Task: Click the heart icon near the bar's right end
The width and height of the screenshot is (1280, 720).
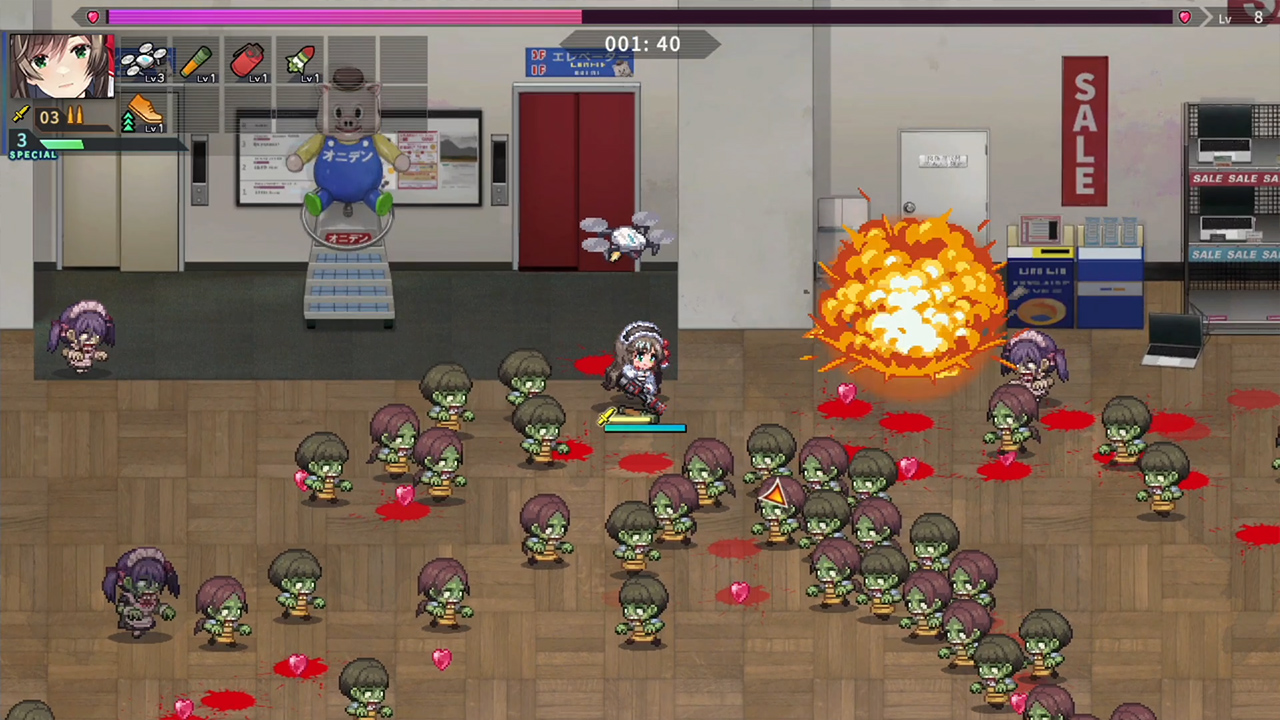Action: coord(1184,17)
